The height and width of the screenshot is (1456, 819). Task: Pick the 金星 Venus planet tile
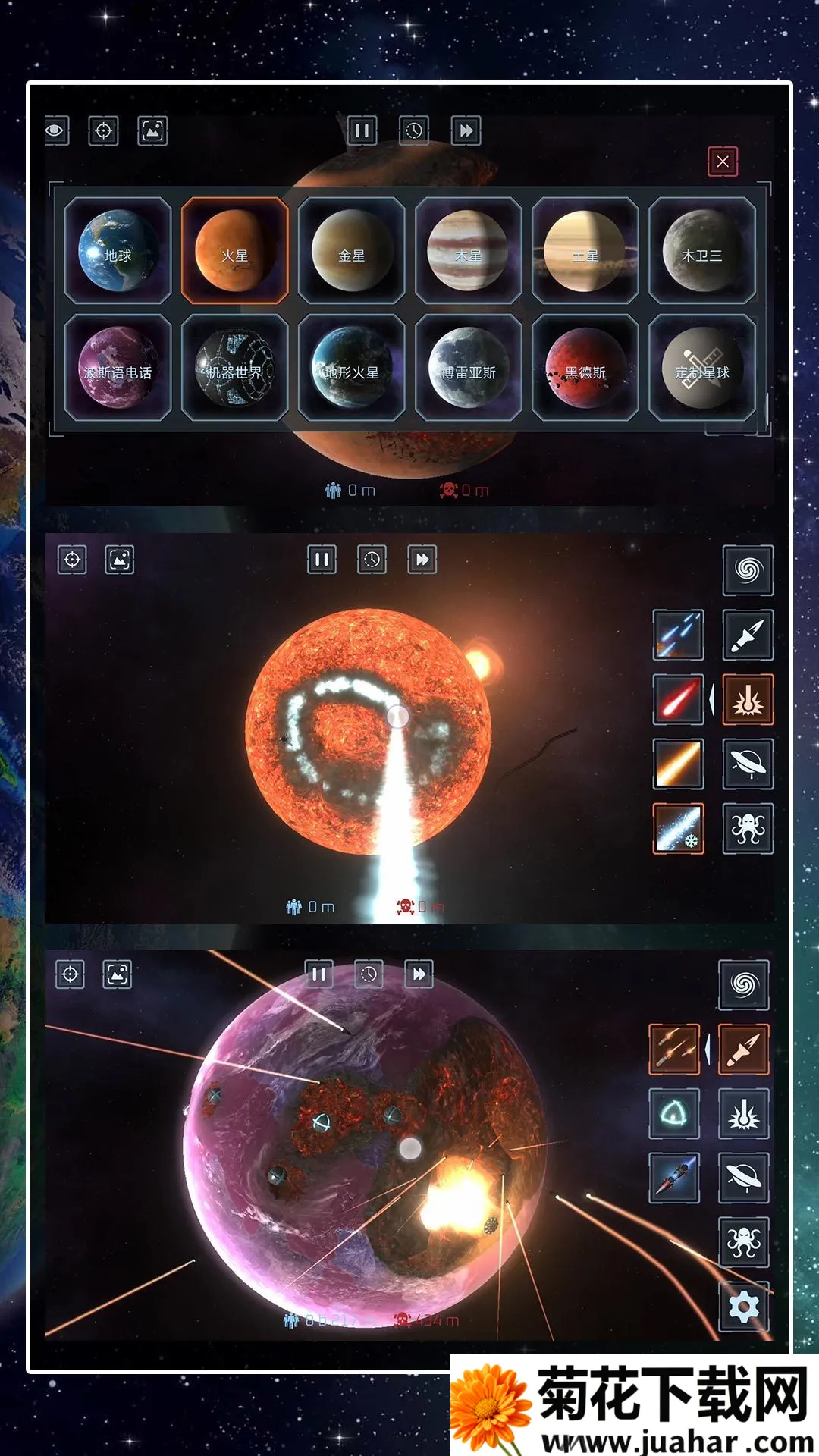coord(351,250)
